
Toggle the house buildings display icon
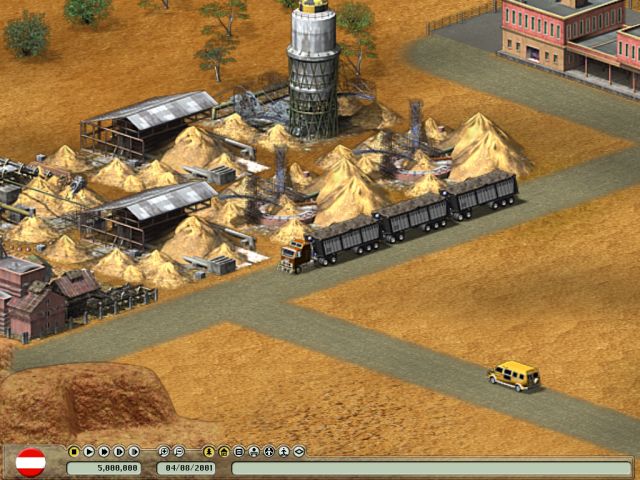point(224,451)
